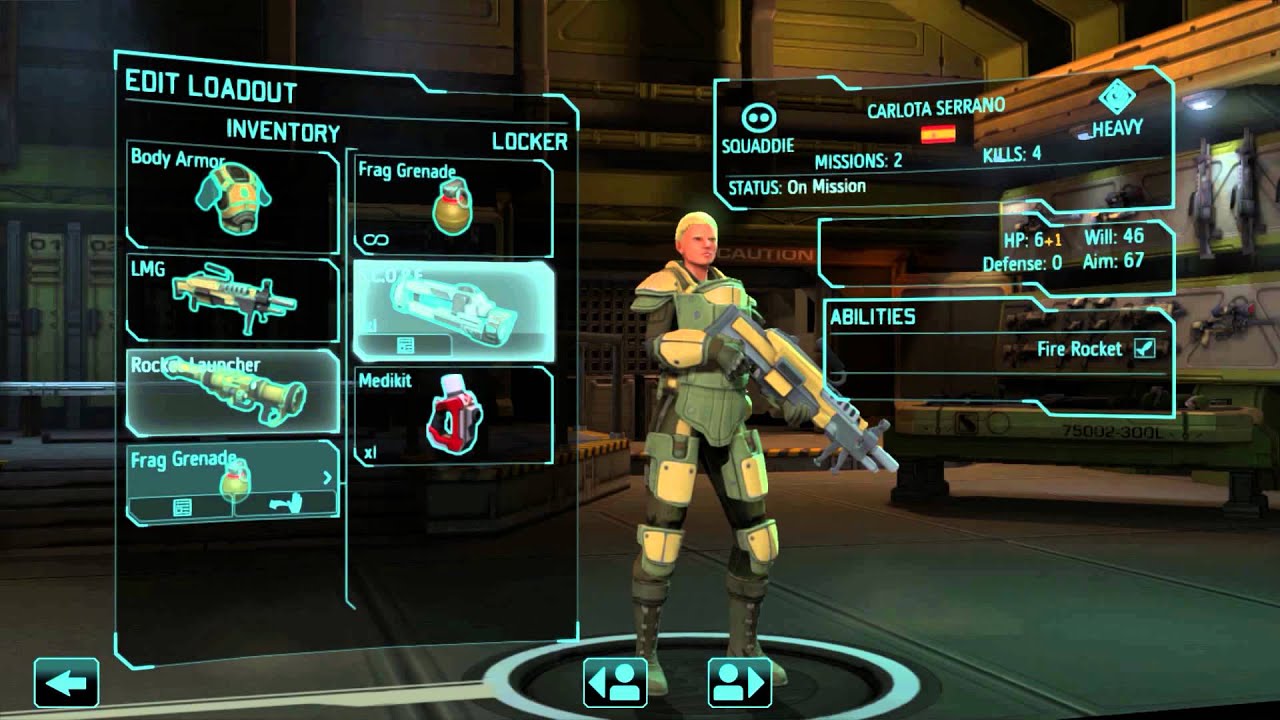Go back with the arrow button

[66, 683]
